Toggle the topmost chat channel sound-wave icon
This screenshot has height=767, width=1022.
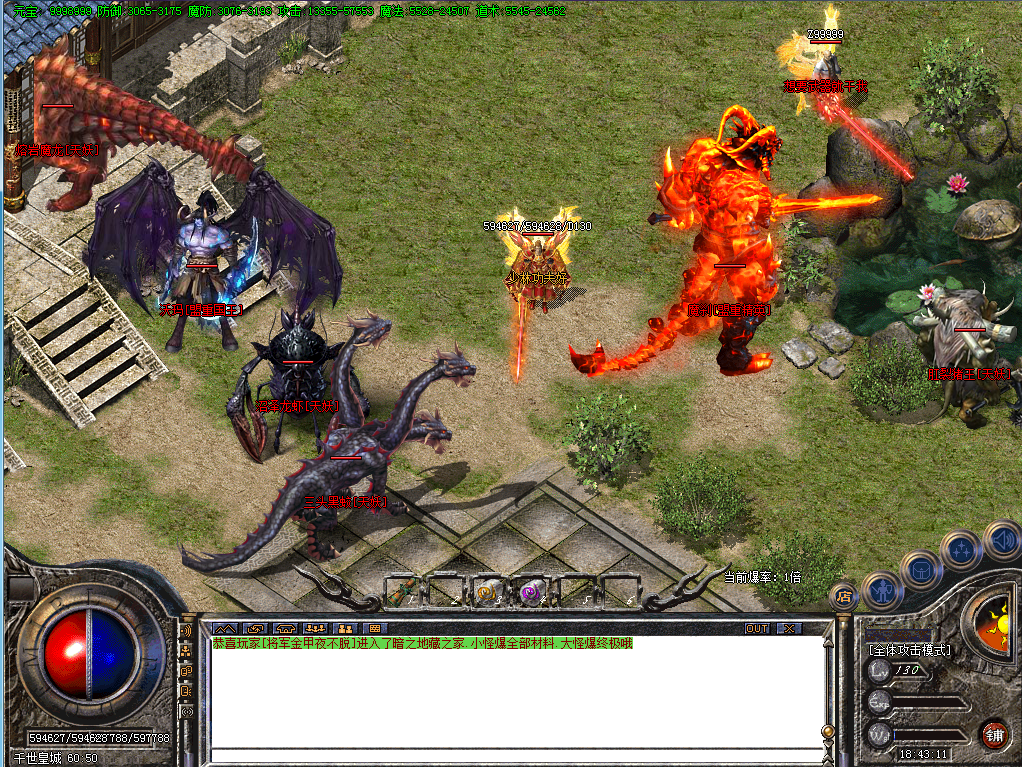click(x=186, y=632)
